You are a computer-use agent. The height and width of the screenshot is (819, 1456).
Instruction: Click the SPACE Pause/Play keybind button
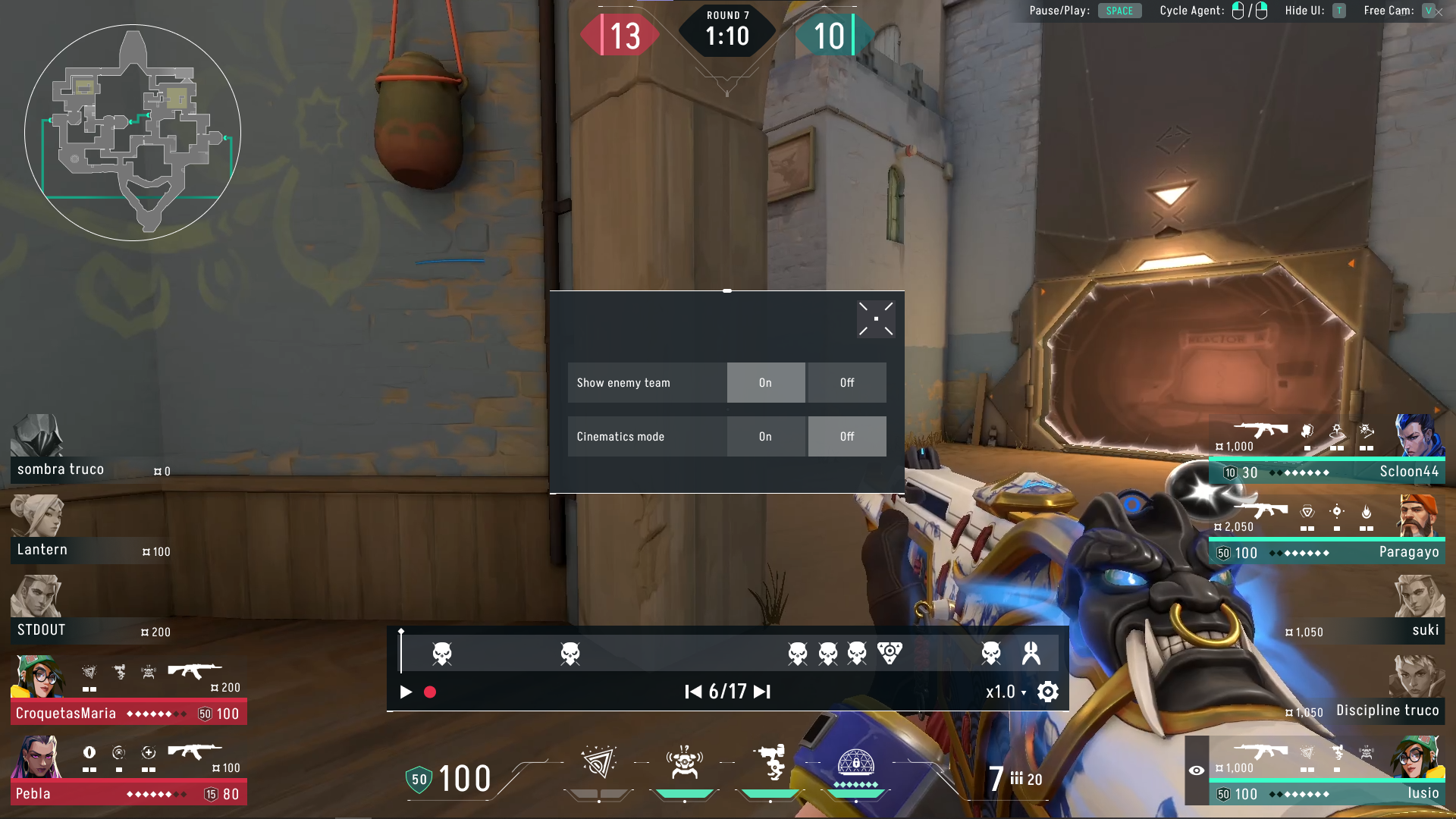[1120, 11]
